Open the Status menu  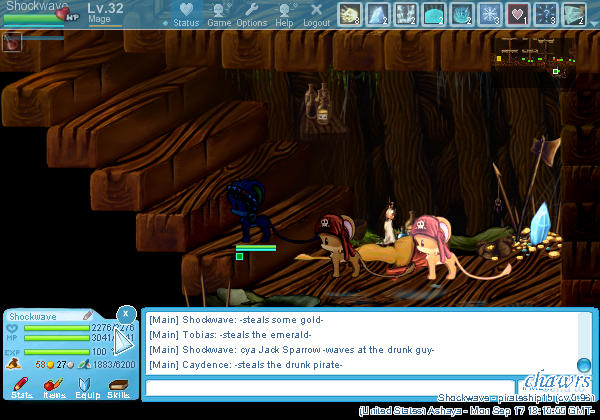tap(185, 14)
